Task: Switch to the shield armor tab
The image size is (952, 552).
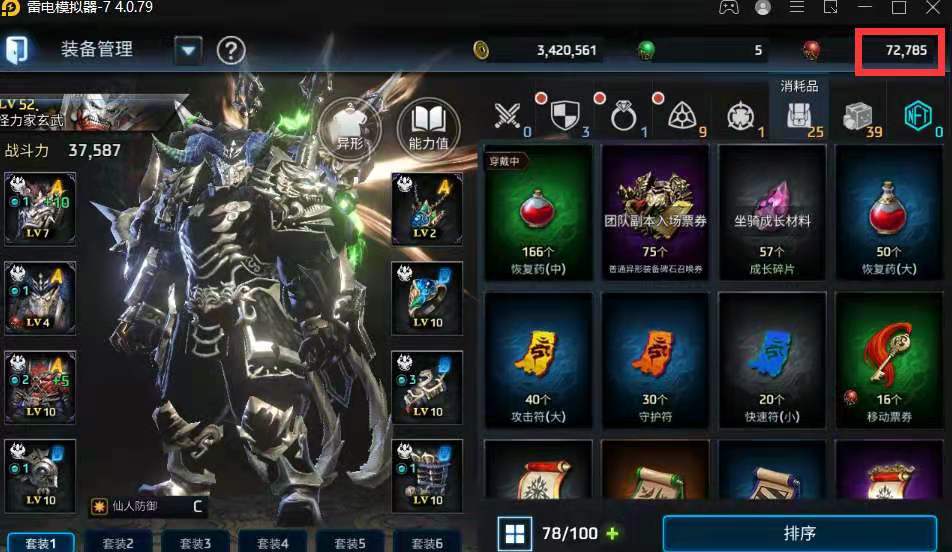Action: tap(567, 115)
